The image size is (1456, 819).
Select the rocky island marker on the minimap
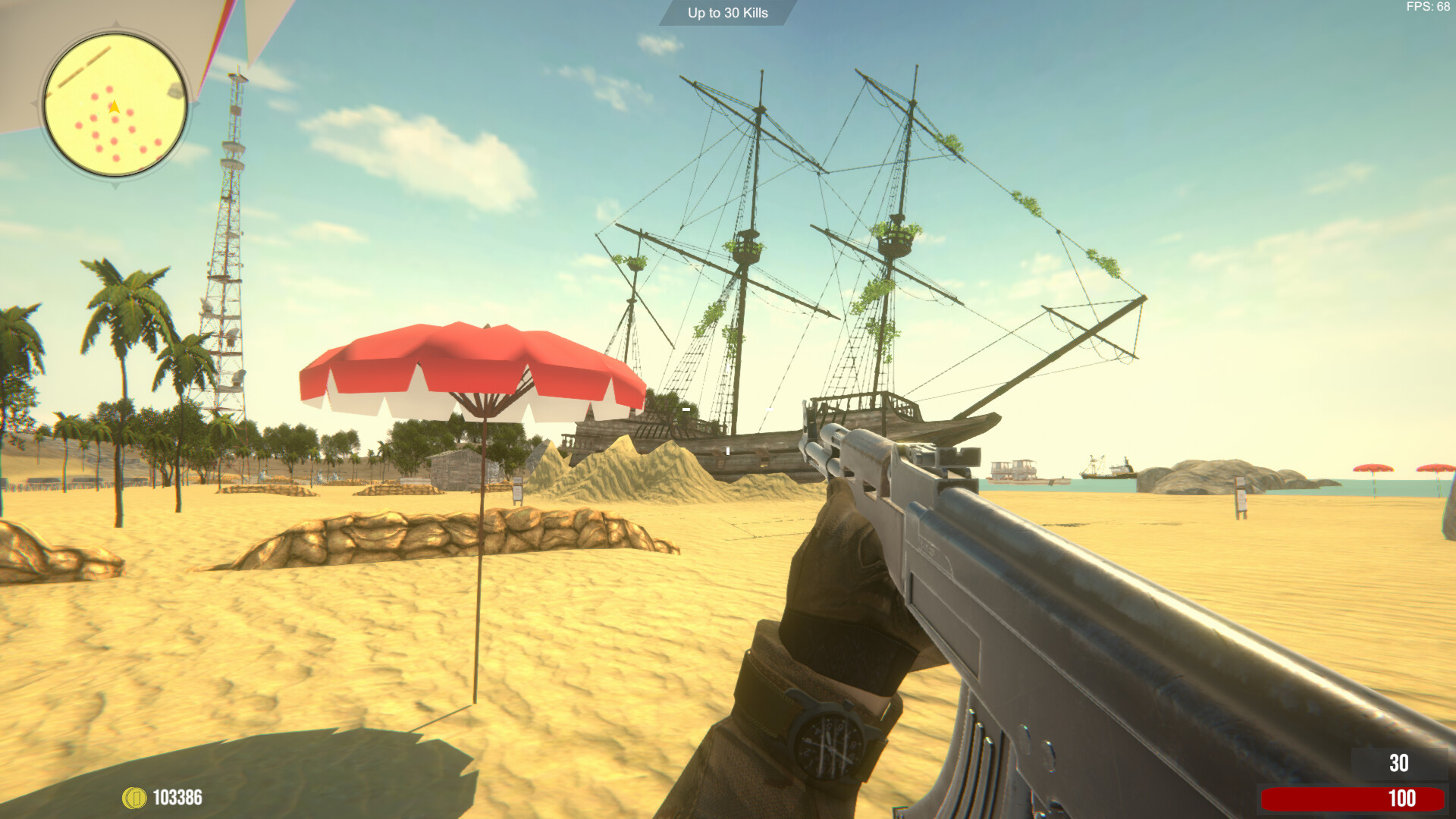174,91
